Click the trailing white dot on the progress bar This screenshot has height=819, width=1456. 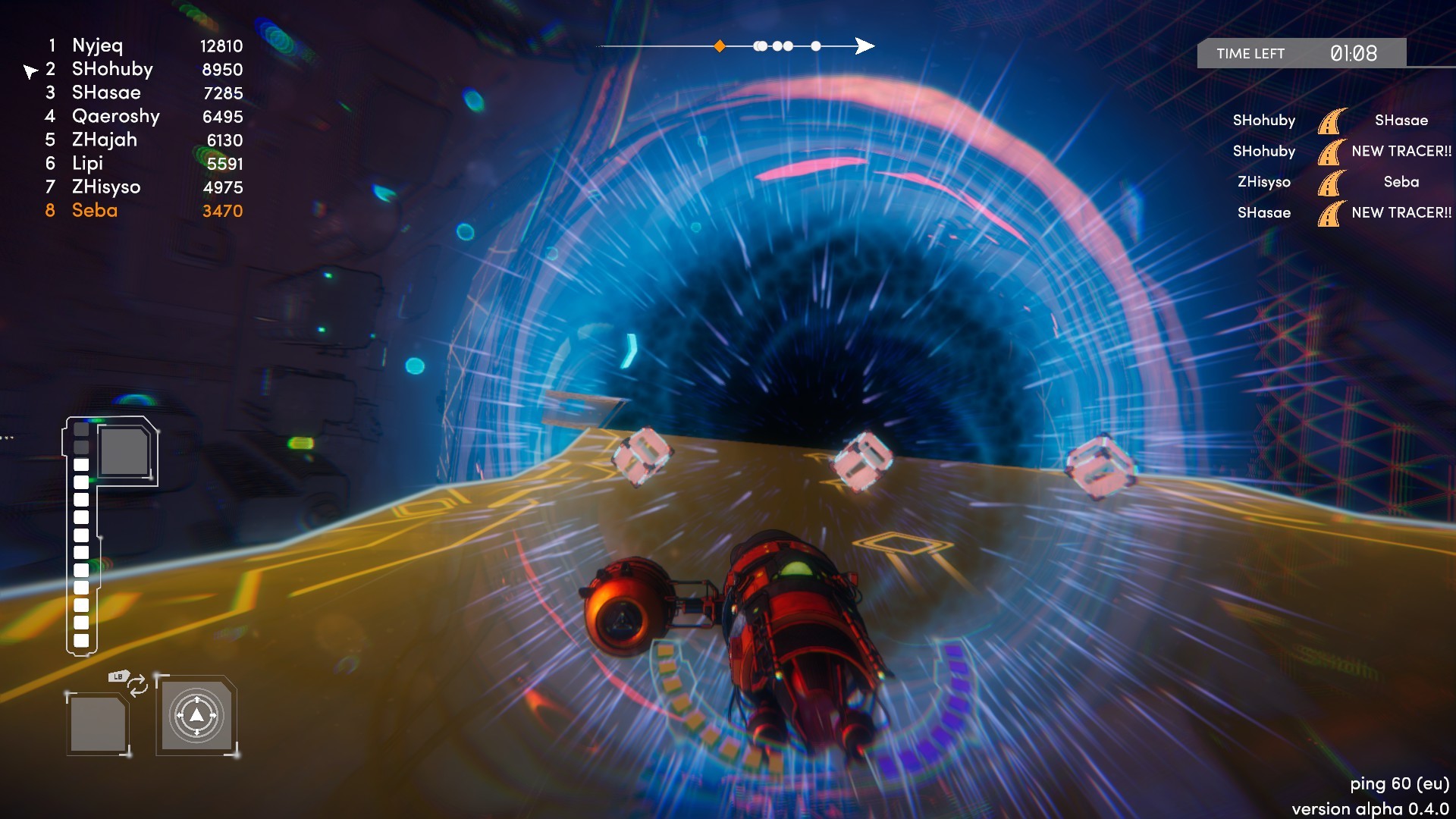point(816,45)
